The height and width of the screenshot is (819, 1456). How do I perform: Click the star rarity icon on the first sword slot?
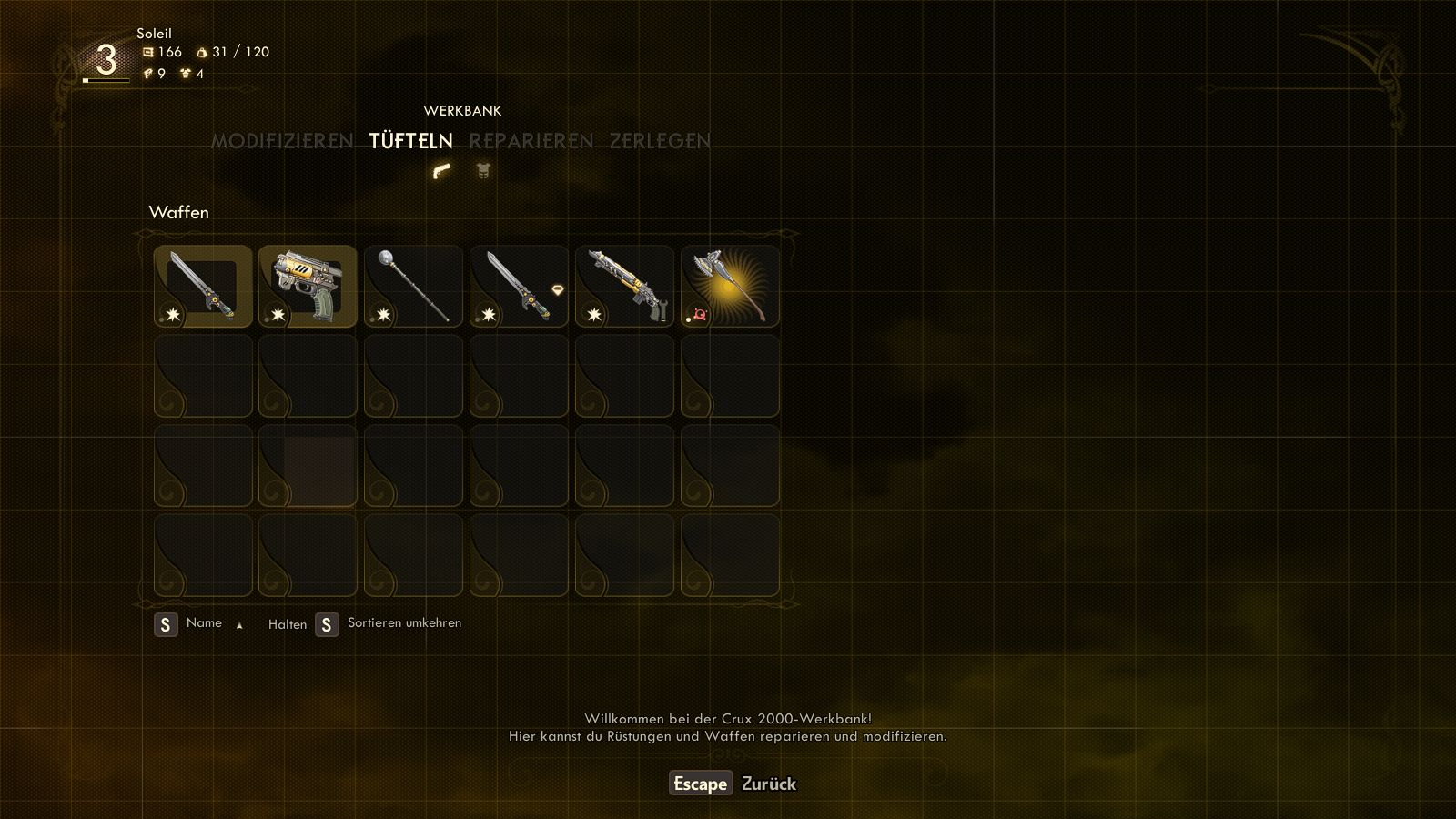pyautogui.click(x=172, y=315)
